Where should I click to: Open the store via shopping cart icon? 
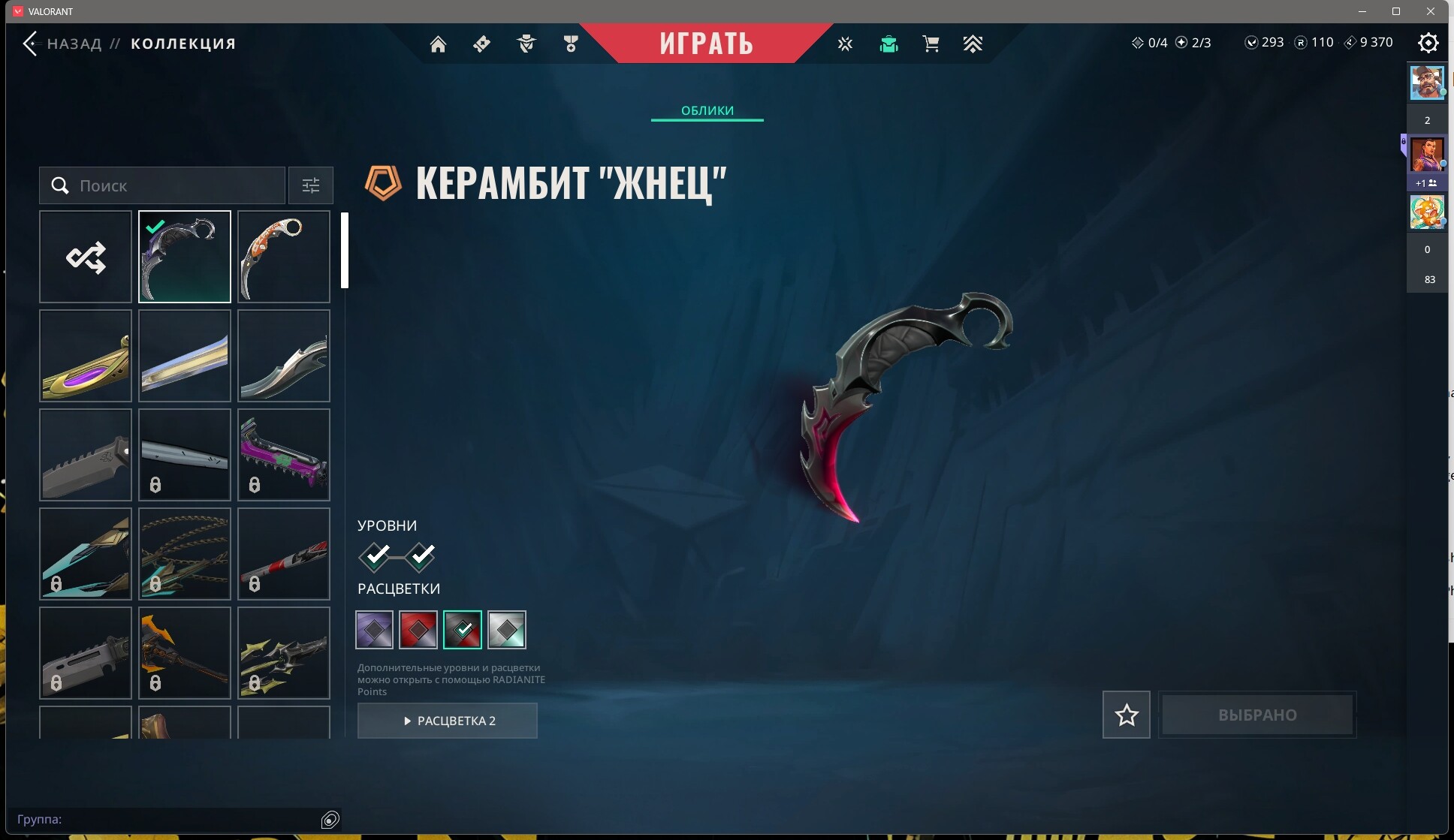931,44
